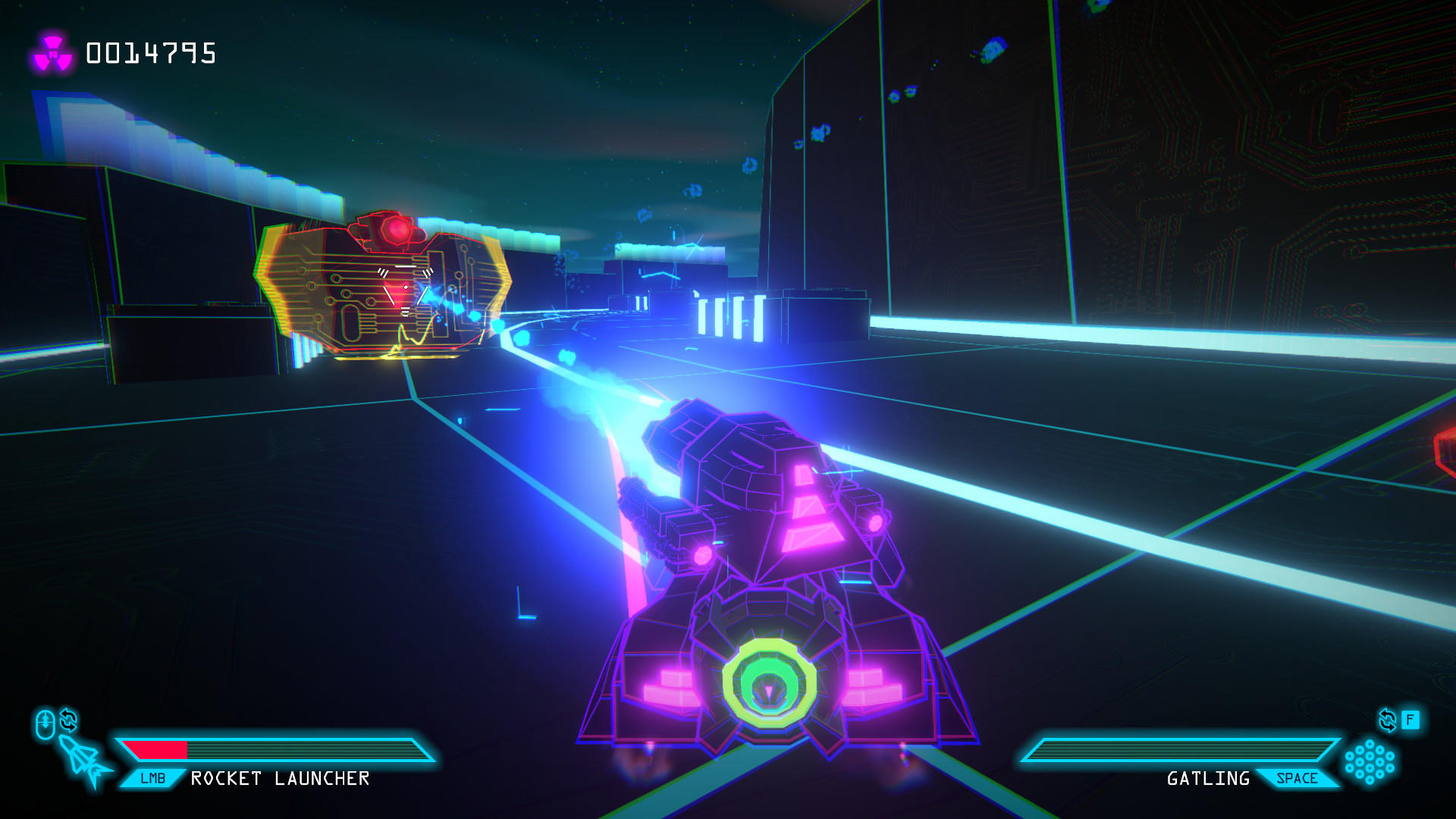1456x819 pixels.
Task: Select the Gatling weapon barrel icon
Action: coord(1369,761)
